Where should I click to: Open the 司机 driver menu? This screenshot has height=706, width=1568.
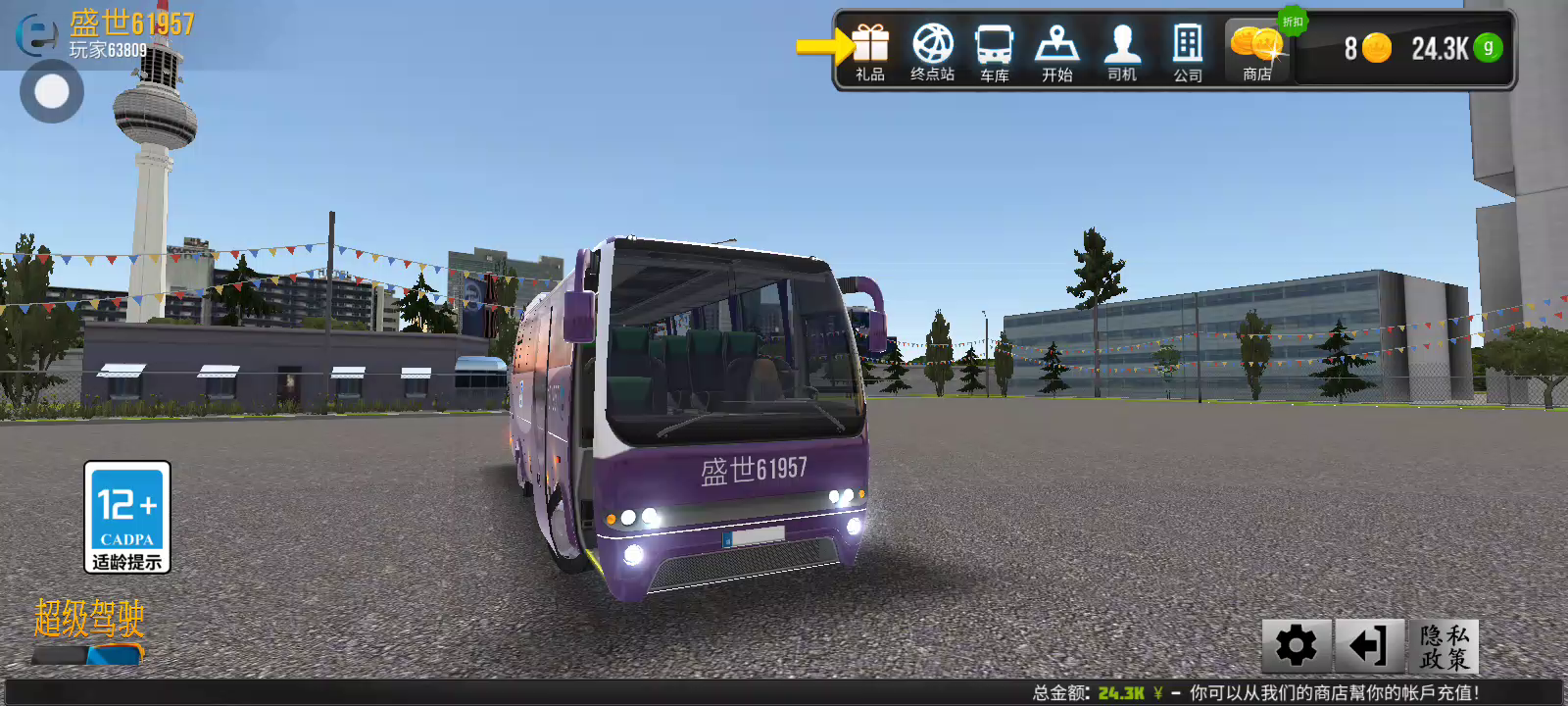1121,53
